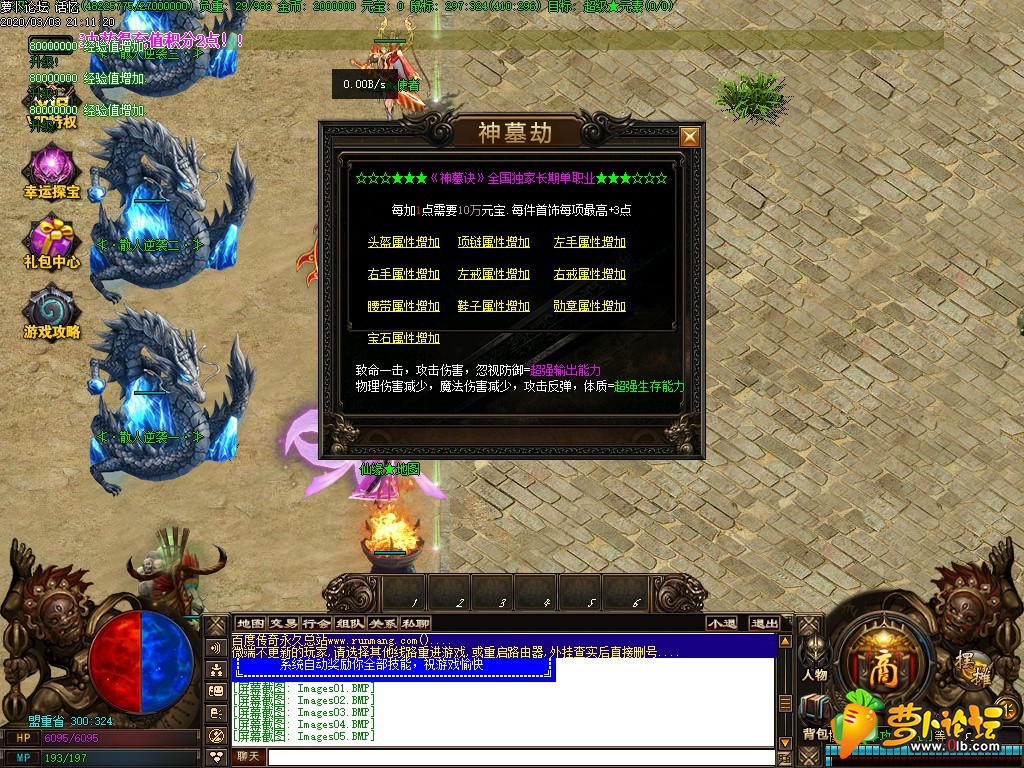Select 鞋子属性增加 shoes attribute link
1024x768 pixels.
coord(493,306)
